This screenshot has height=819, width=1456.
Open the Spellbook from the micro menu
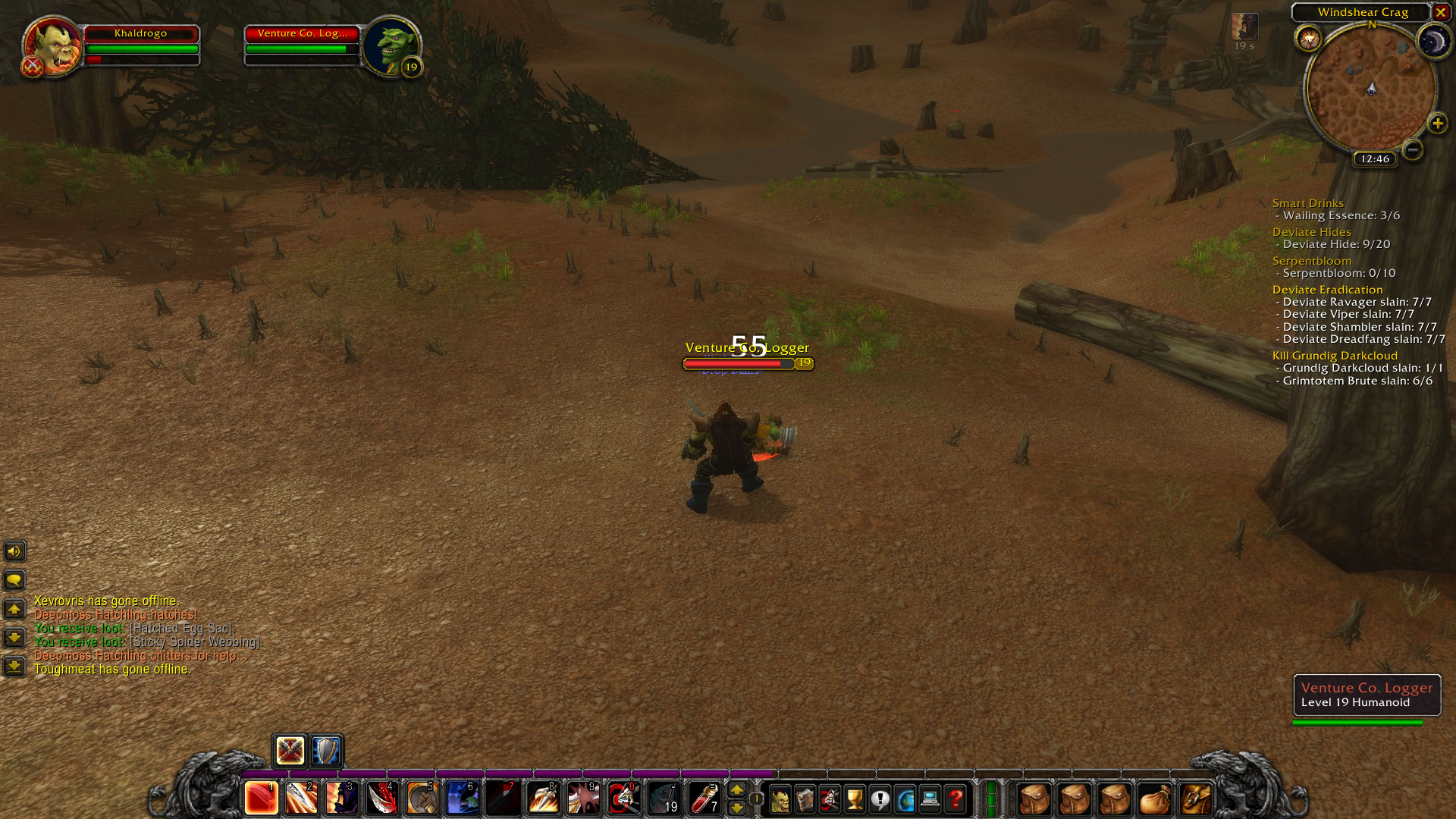(x=804, y=798)
